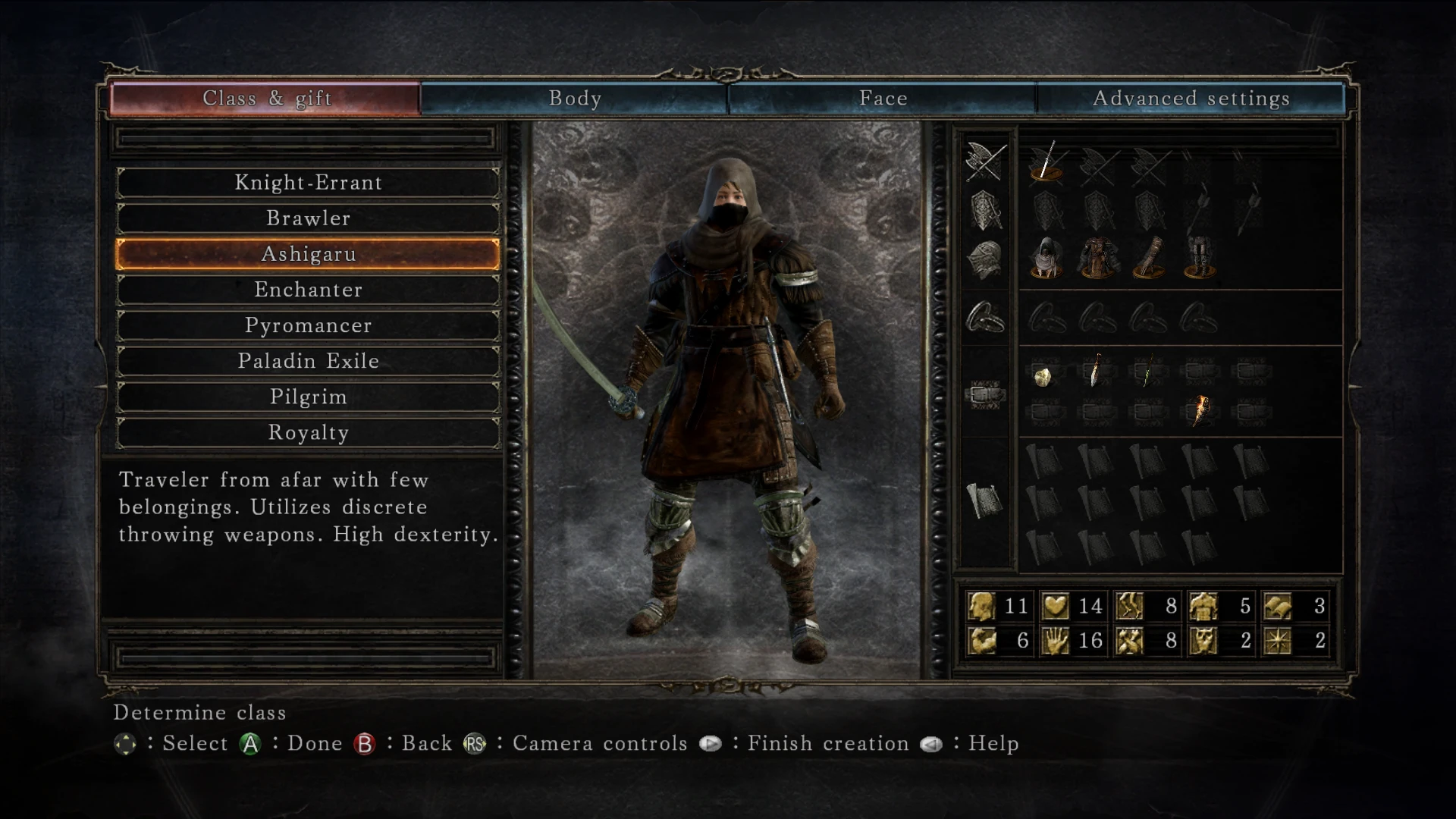
Task: Go to the Advanced settings tab
Action: point(1191,99)
